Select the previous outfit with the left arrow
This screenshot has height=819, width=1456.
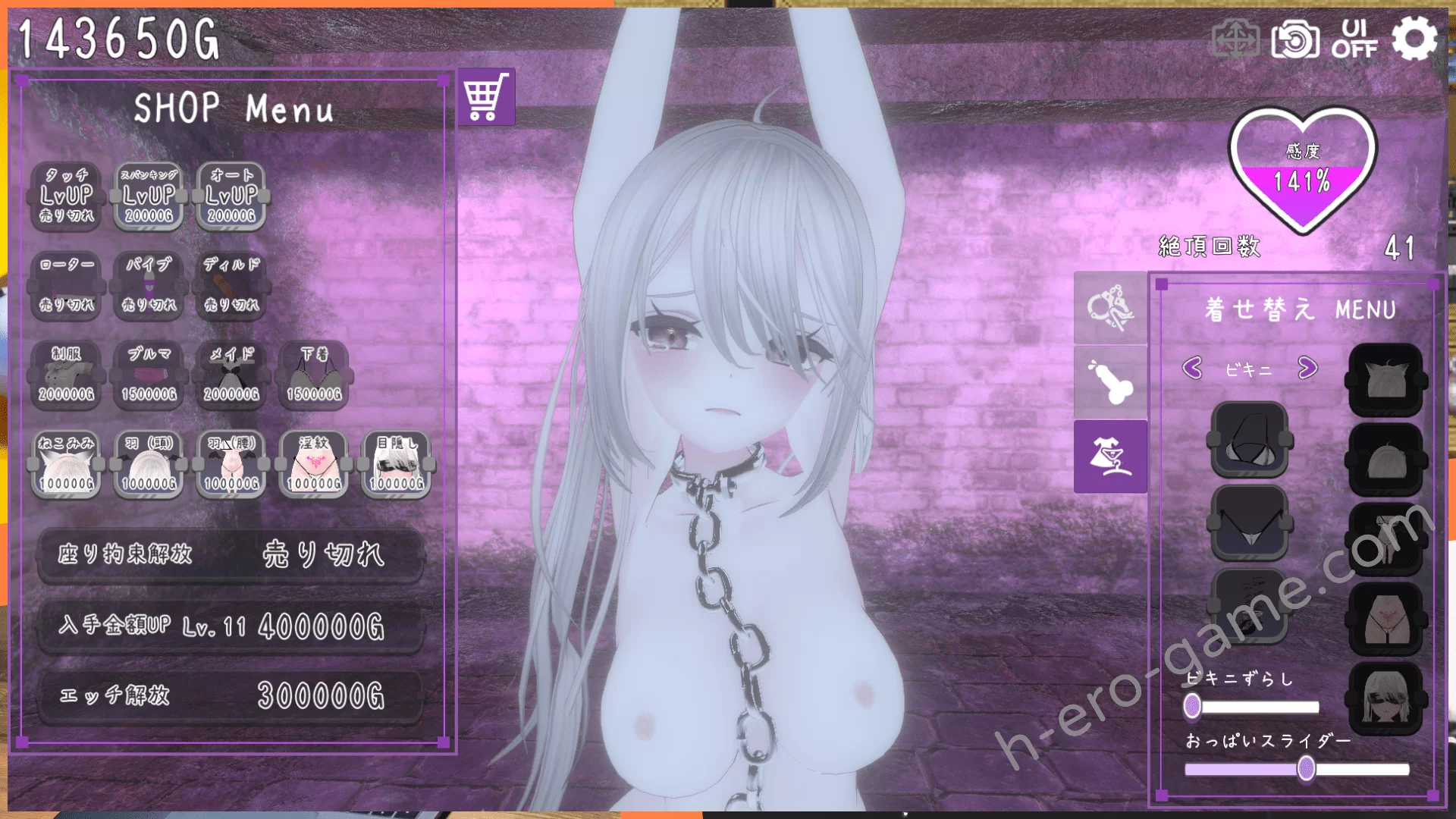[x=1192, y=369]
